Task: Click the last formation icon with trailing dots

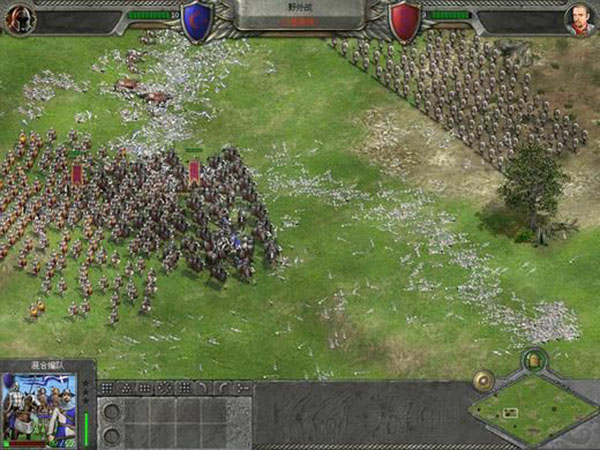Action: pyautogui.click(x=243, y=388)
